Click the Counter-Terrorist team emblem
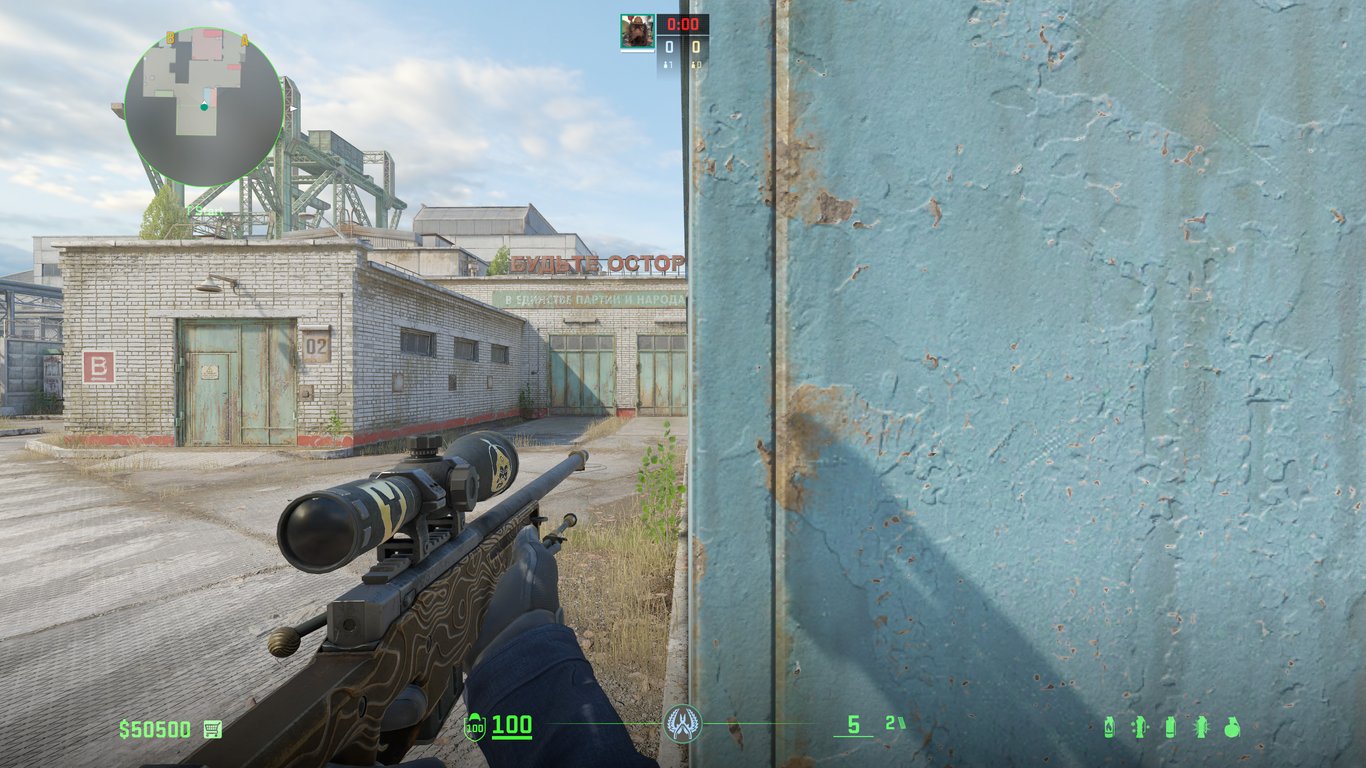Image resolution: width=1366 pixels, height=768 pixels. [x=683, y=724]
